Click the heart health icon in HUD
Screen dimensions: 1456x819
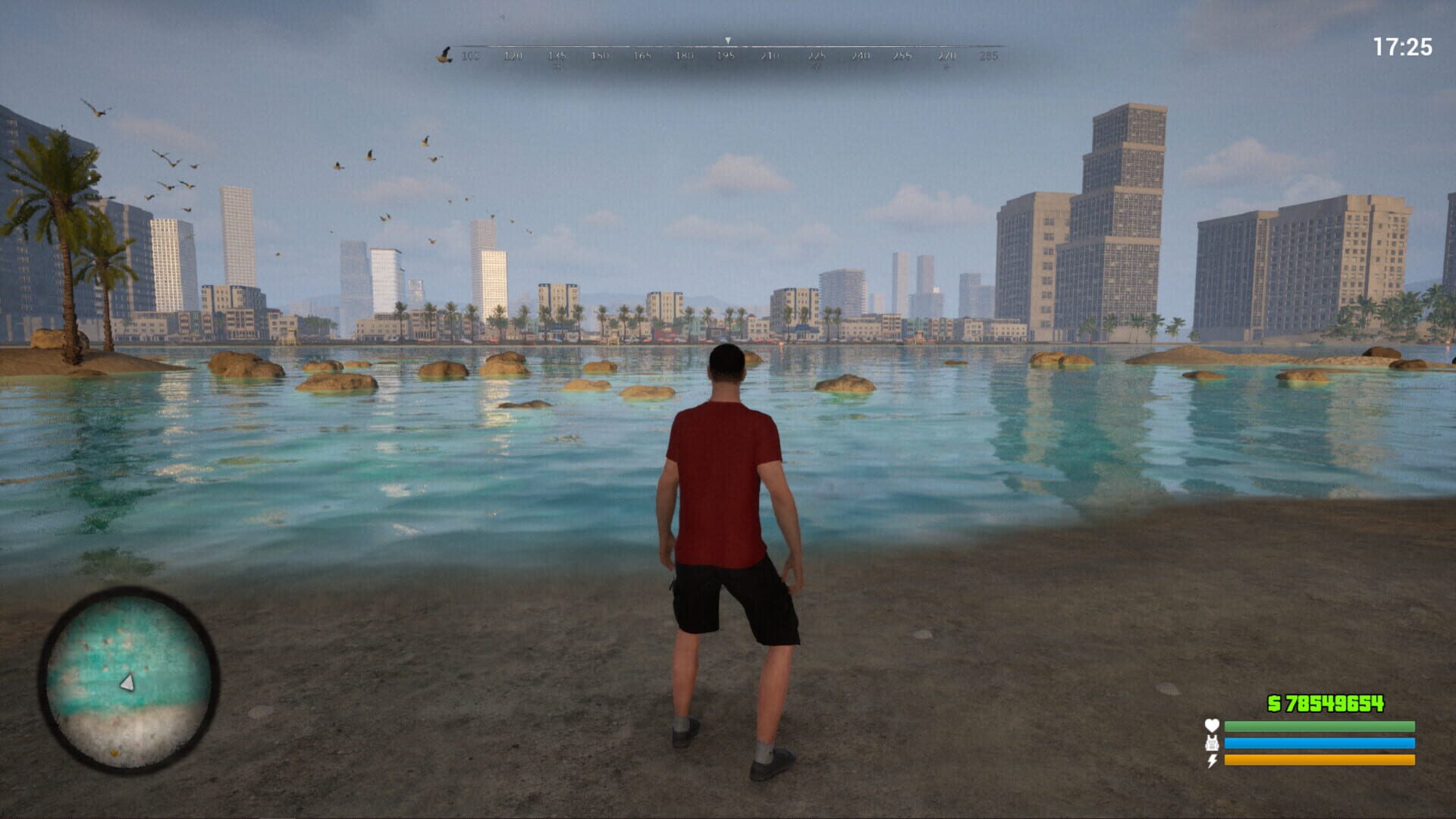click(x=1211, y=725)
